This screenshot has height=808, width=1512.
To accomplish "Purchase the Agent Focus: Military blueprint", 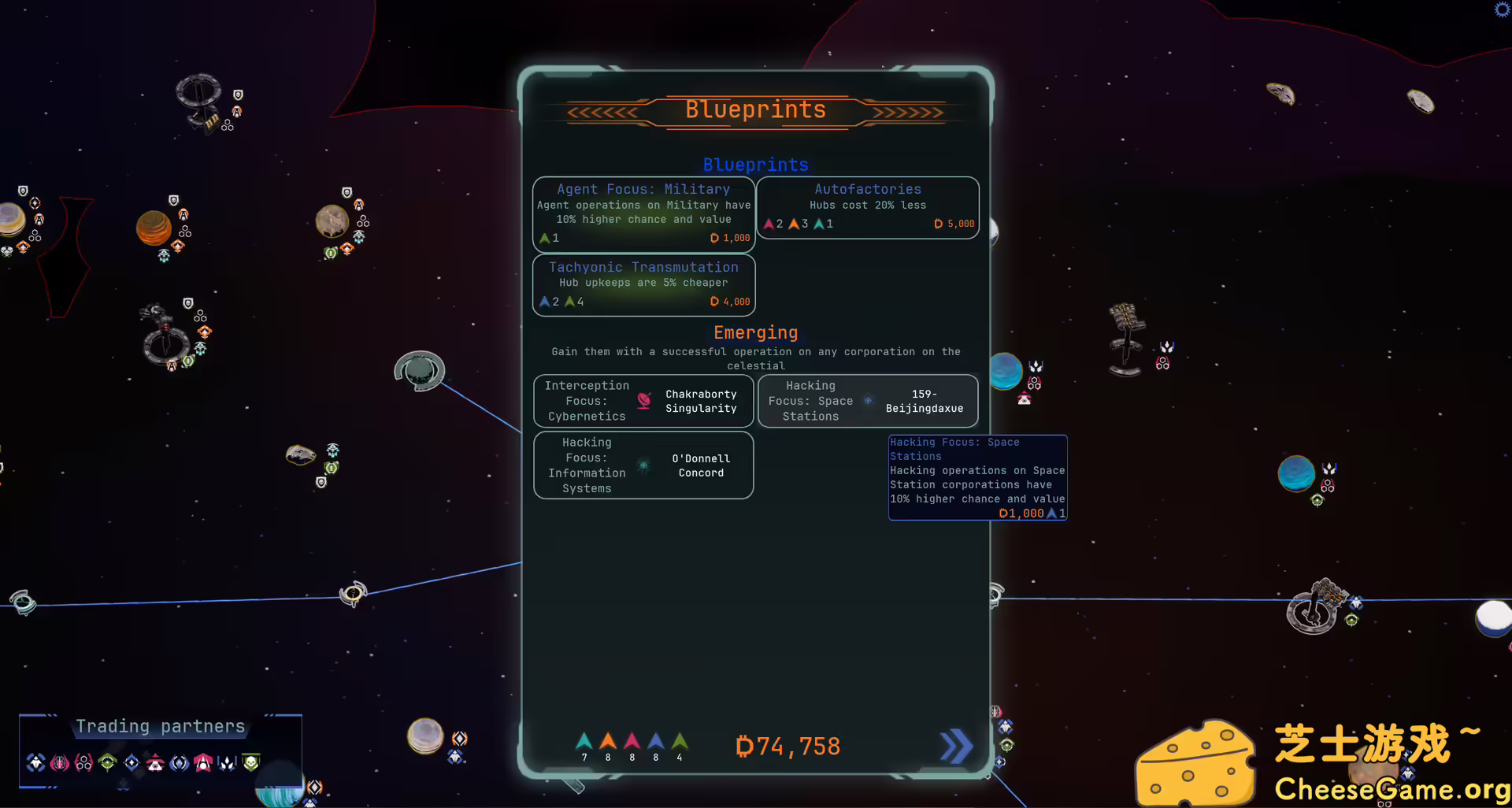I will (x=643, y=214).
